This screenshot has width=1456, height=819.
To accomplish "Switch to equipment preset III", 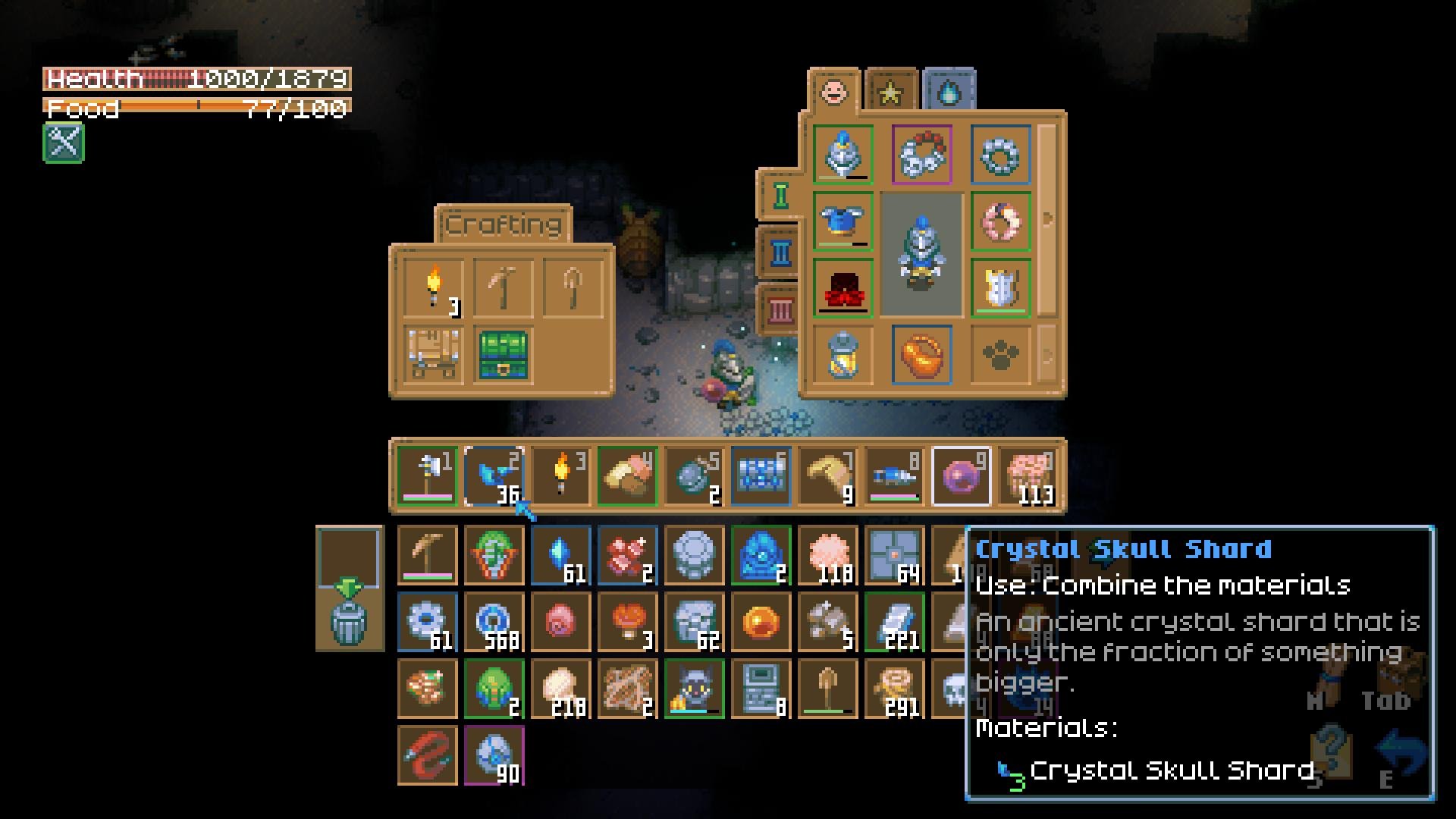I will tap(780, 309).
